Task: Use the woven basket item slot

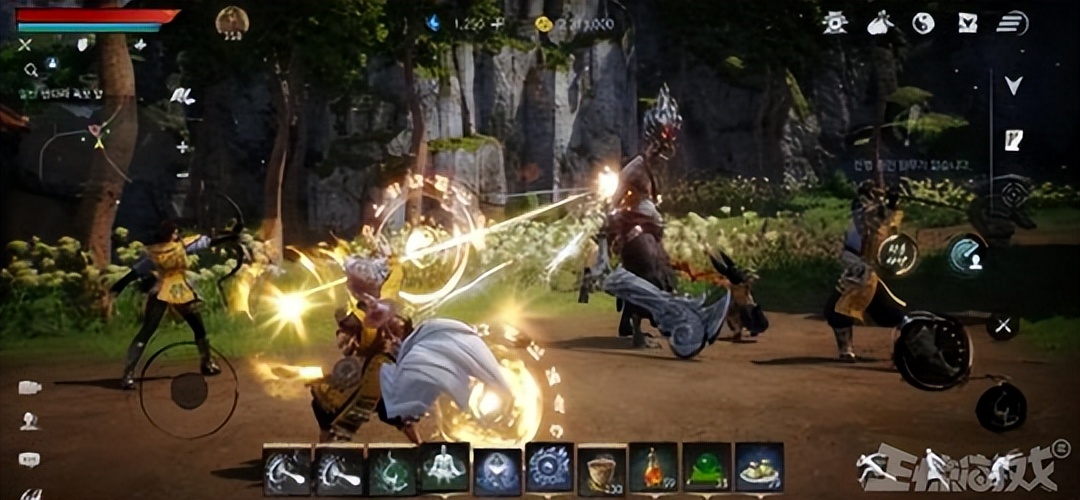Action: (601, 468)
